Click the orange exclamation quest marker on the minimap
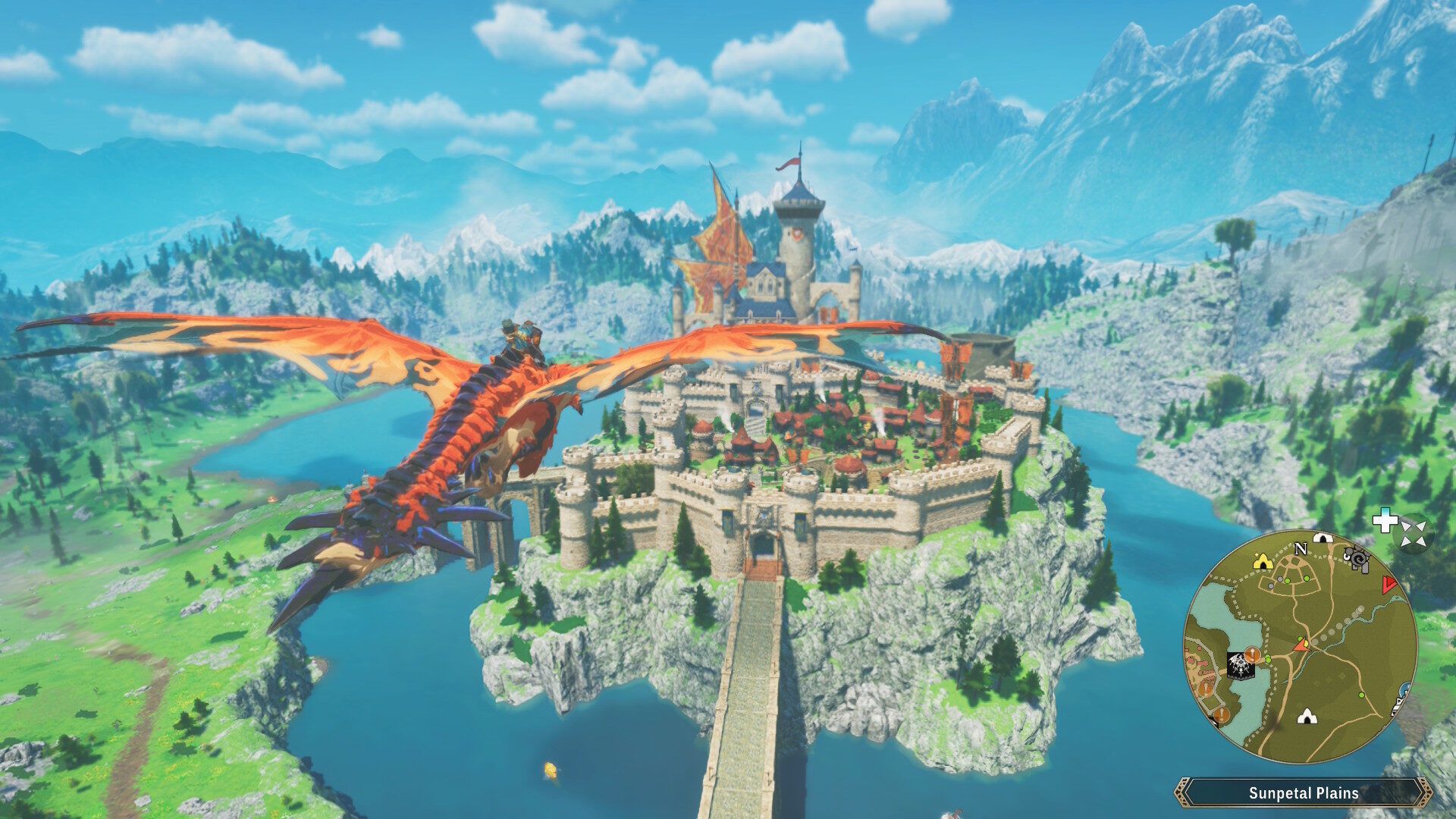The height and width of the screenshot is (819, 1456). click(x=1252, y=655)
